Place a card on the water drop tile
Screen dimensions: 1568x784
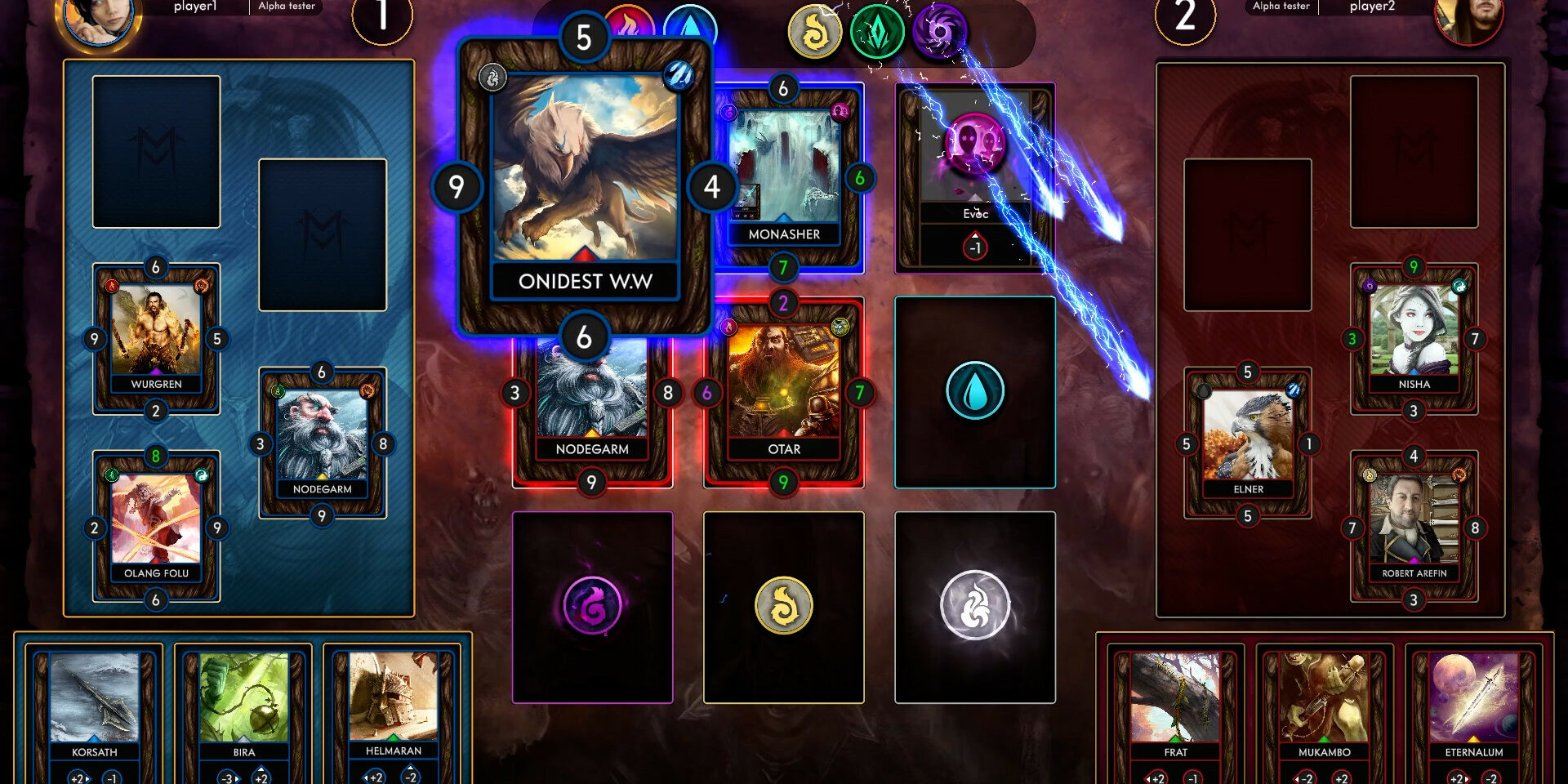click(975, 392)
